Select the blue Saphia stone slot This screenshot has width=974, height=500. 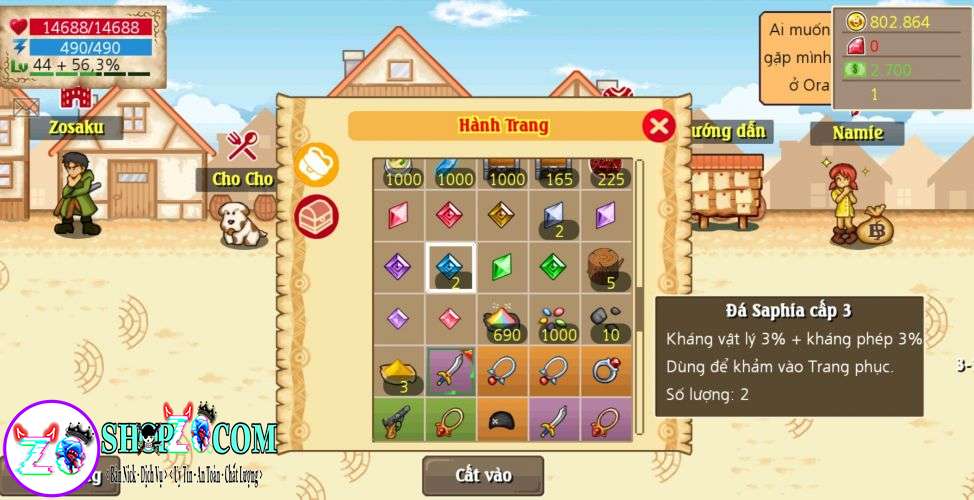(x=451, y=267)
